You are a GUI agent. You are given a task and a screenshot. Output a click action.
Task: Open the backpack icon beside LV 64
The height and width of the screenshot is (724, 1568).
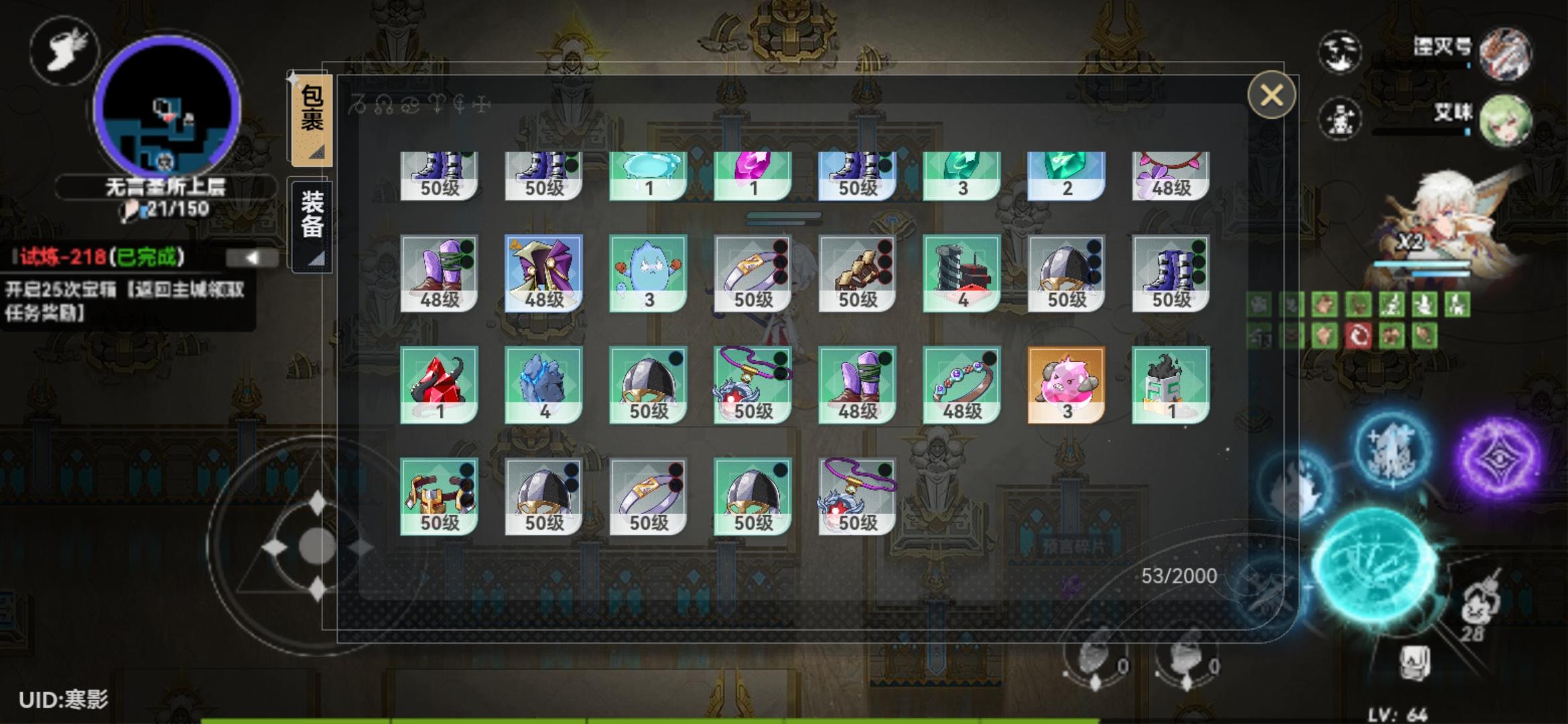tap(1416, 664)
